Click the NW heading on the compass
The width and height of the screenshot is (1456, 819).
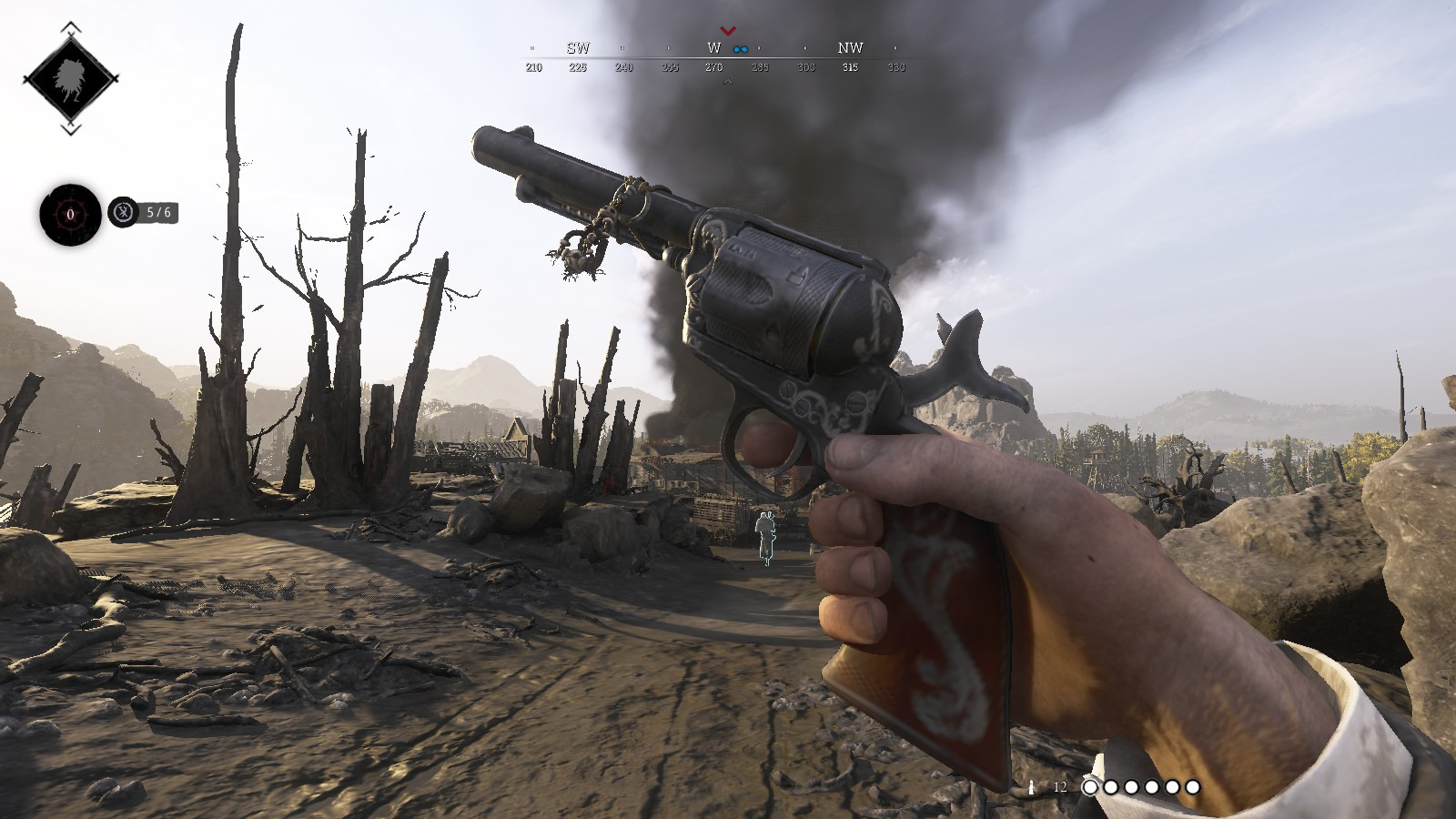point(850,47)
